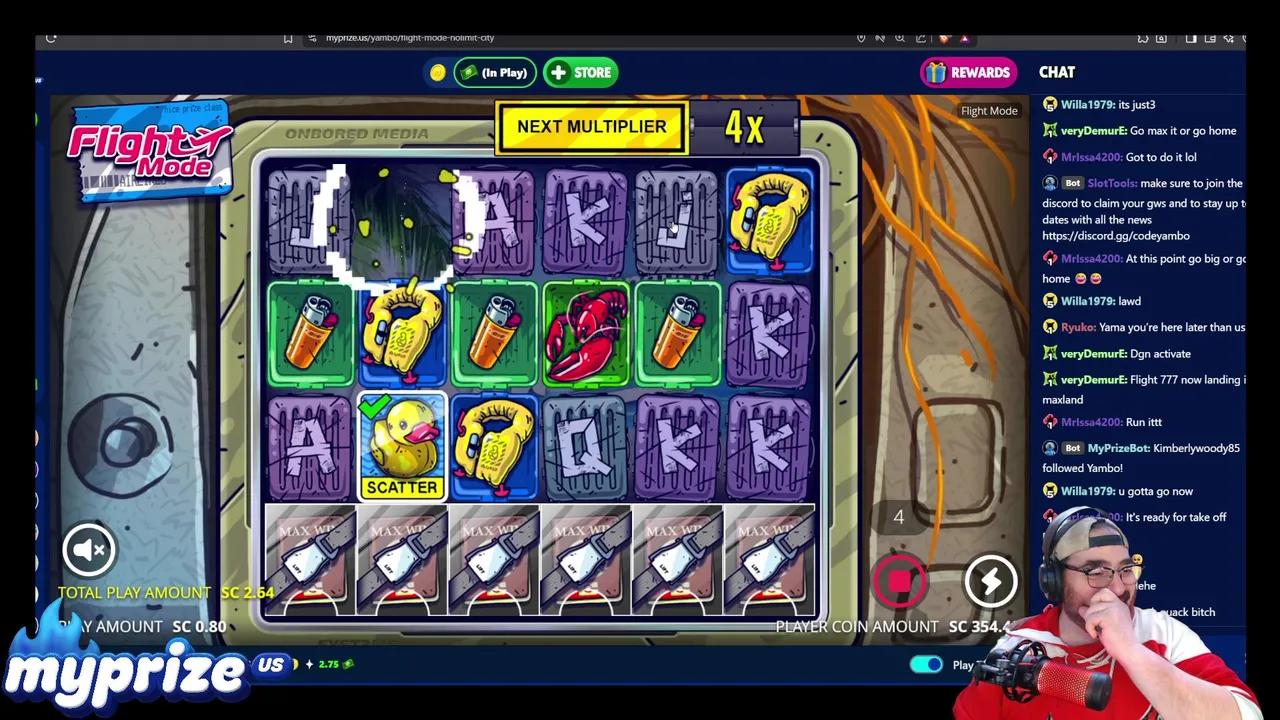Screen dimensions: 1280x720
Task: Open the discord.gg/codeyambo link in chat
Action: pyautogui.click(x=1115, y=236)
